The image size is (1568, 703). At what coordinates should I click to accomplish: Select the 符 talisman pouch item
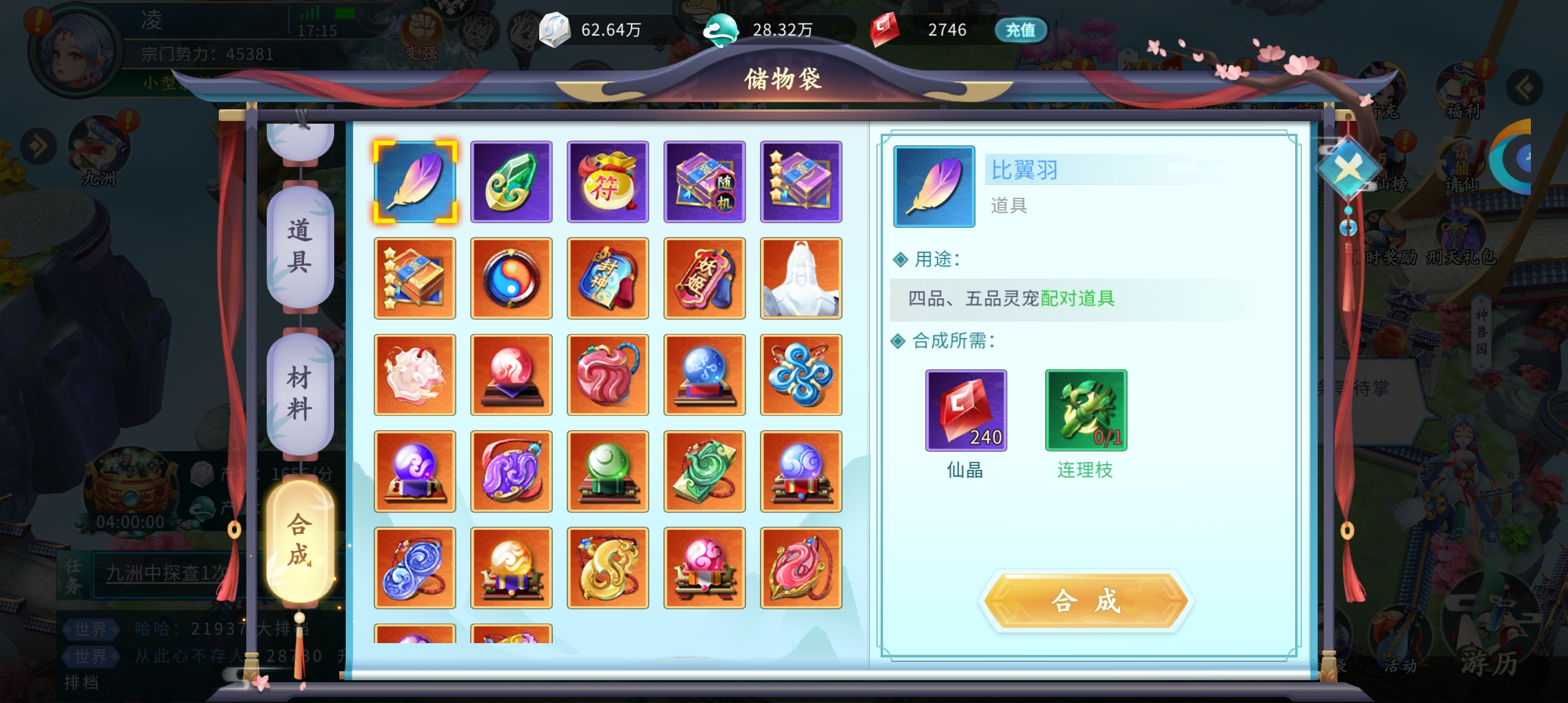[608, 182]
